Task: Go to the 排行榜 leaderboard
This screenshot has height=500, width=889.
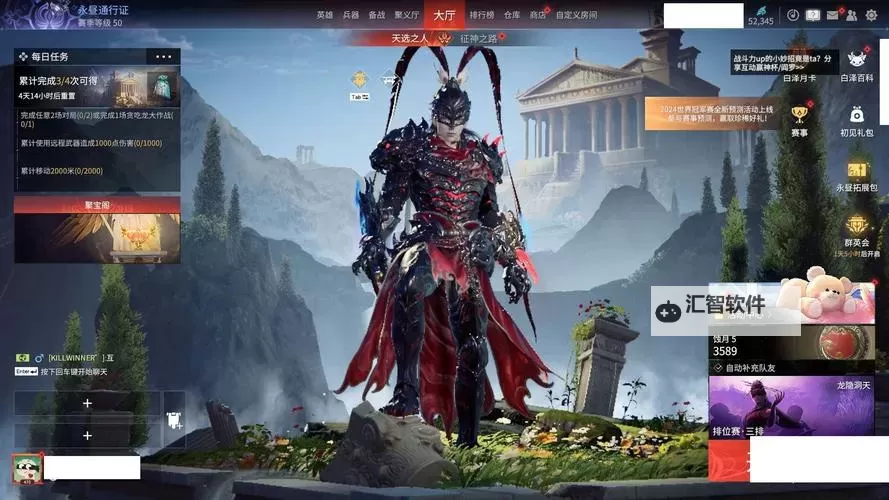Action: tap(481, 15)
